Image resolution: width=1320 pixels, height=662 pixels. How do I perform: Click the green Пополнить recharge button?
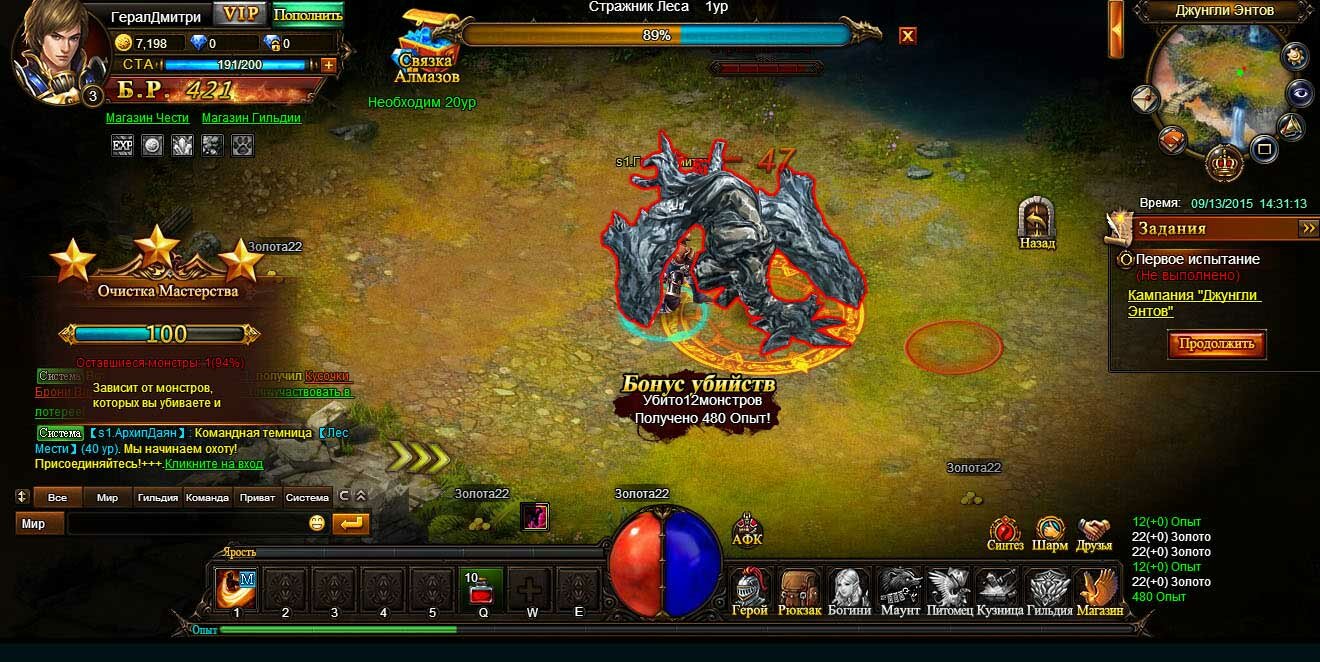(307, 15)
